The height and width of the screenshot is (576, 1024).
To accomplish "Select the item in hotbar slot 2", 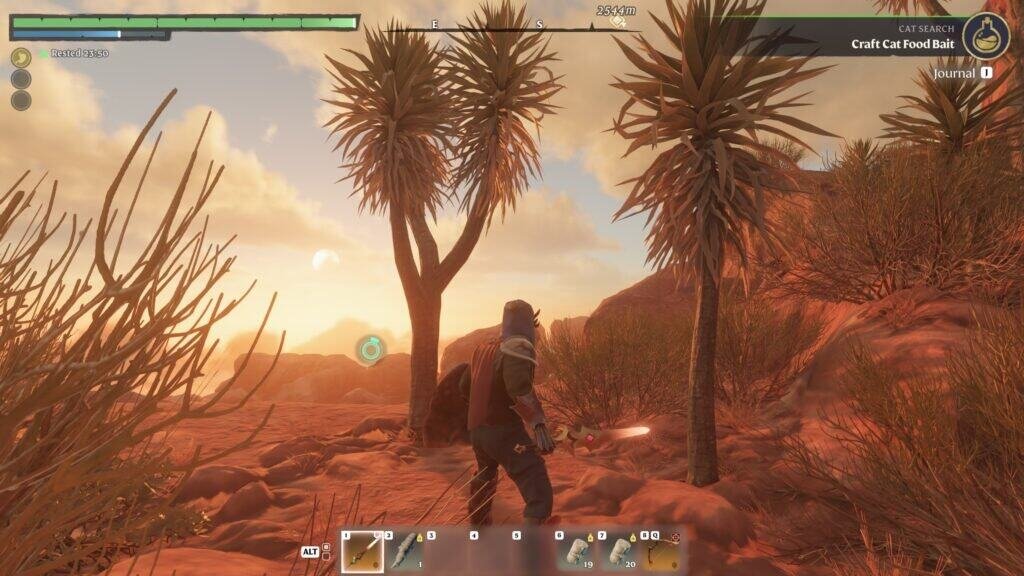I will [x=405, y=551].
